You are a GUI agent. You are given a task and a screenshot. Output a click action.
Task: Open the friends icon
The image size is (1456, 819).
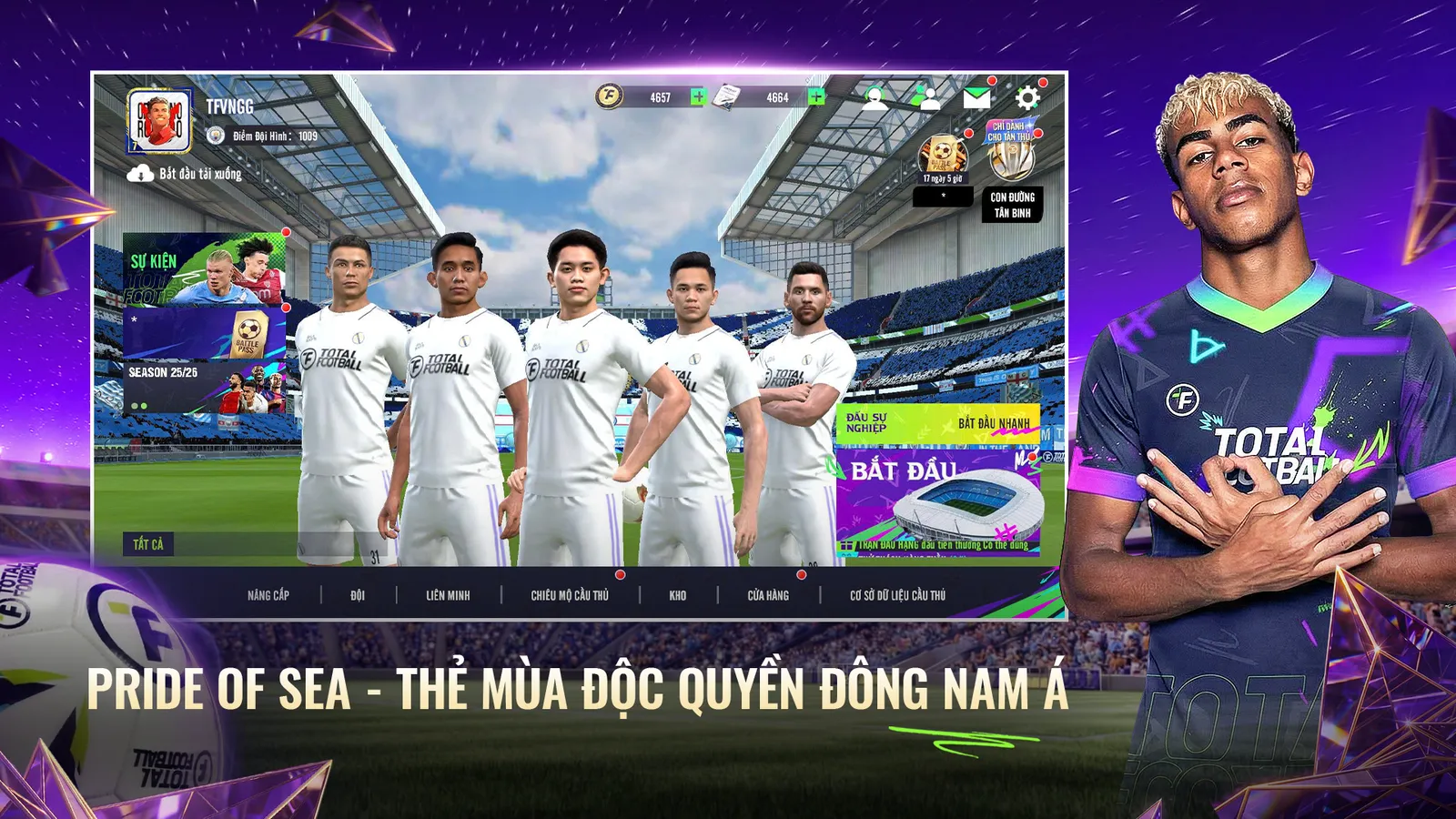coord(926,97)
